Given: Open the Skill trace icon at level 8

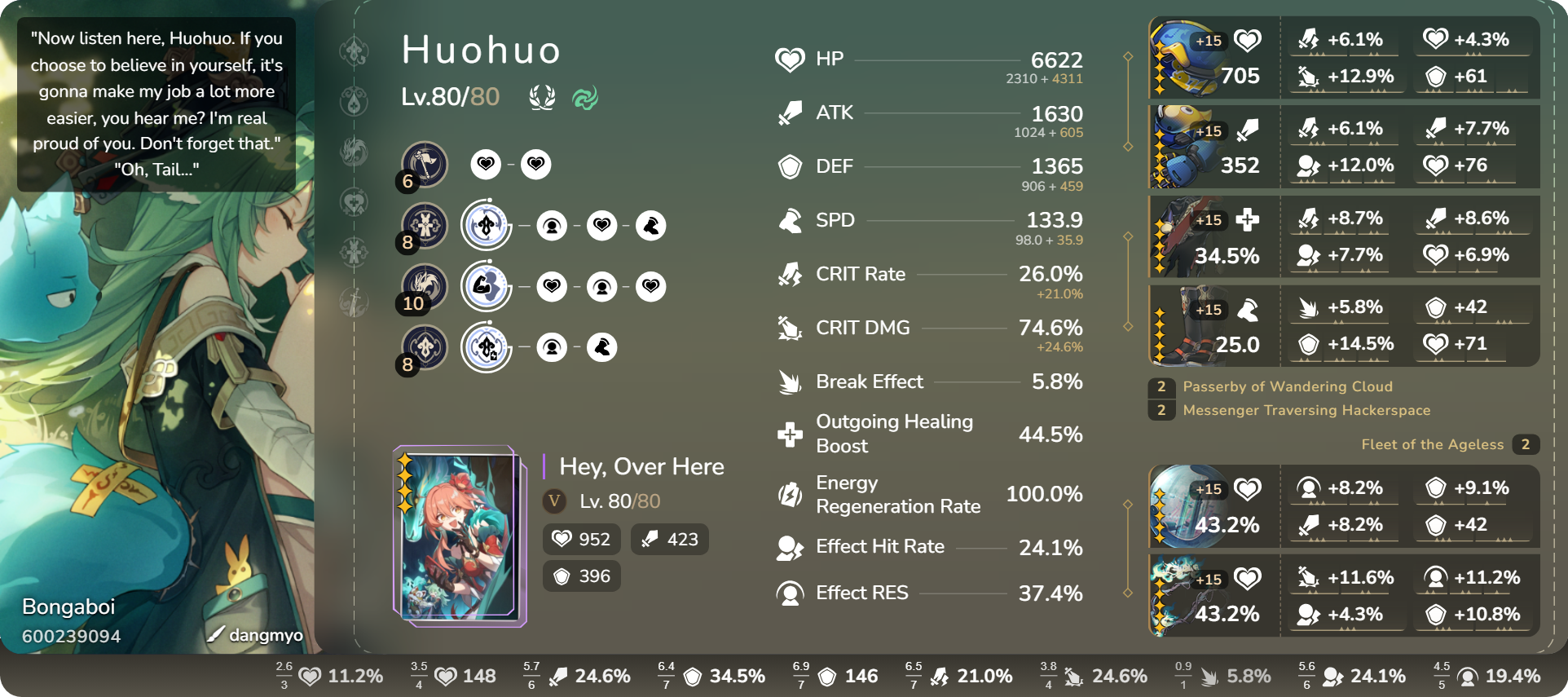Looking at the screenshot, I should (x=423, y=225).
